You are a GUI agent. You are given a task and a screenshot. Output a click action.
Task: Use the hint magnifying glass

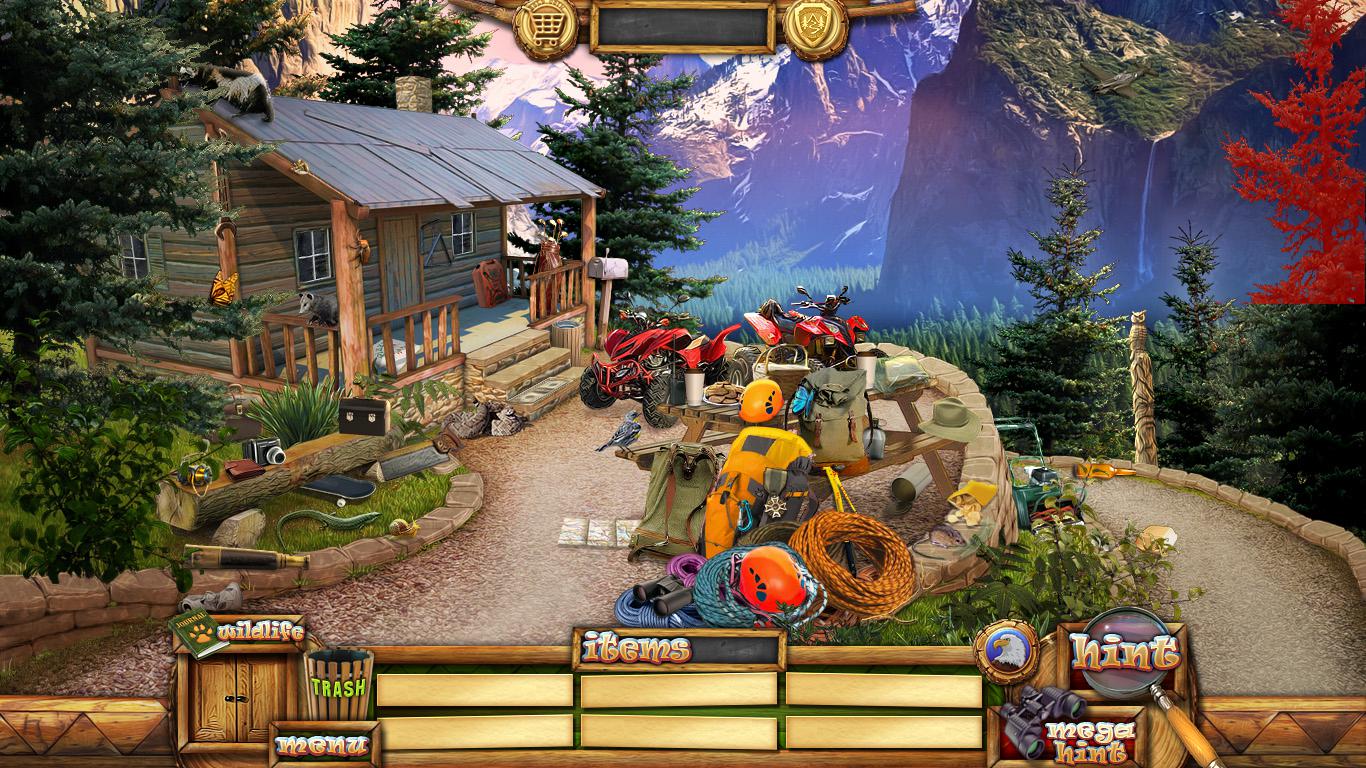point(1124,654)
